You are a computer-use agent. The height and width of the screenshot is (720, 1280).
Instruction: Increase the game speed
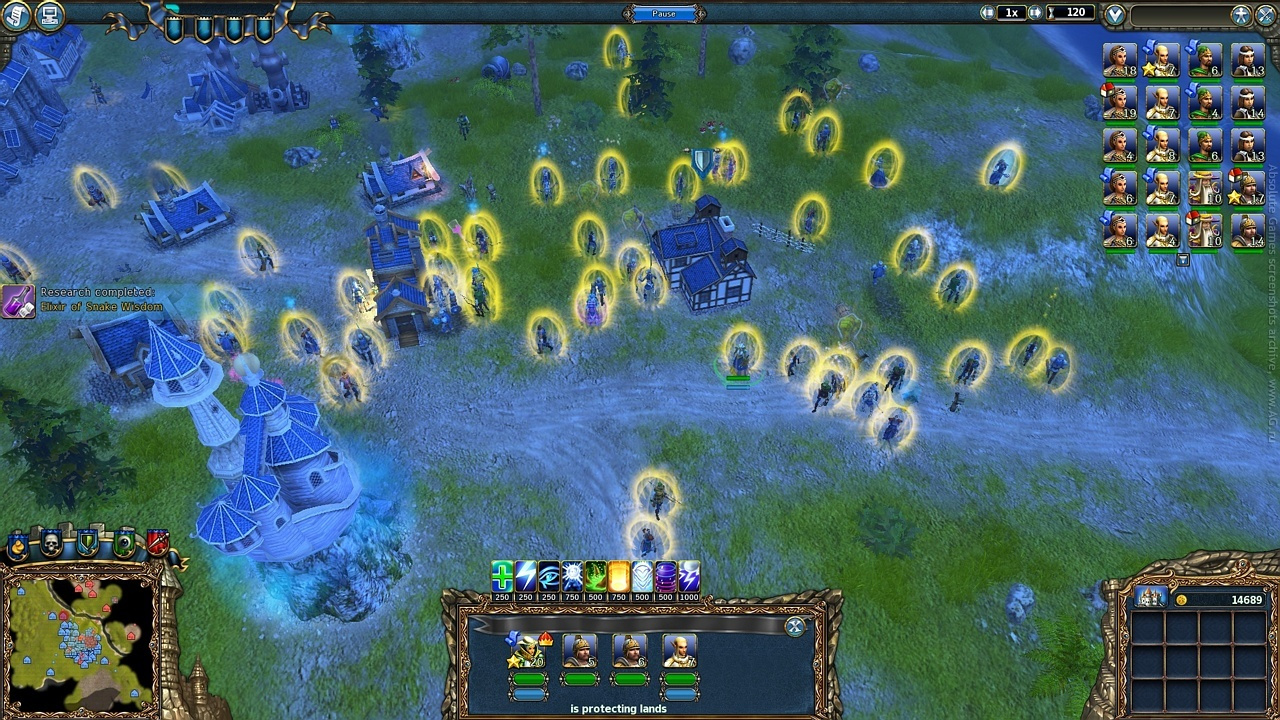click(x=1035, y=13)
